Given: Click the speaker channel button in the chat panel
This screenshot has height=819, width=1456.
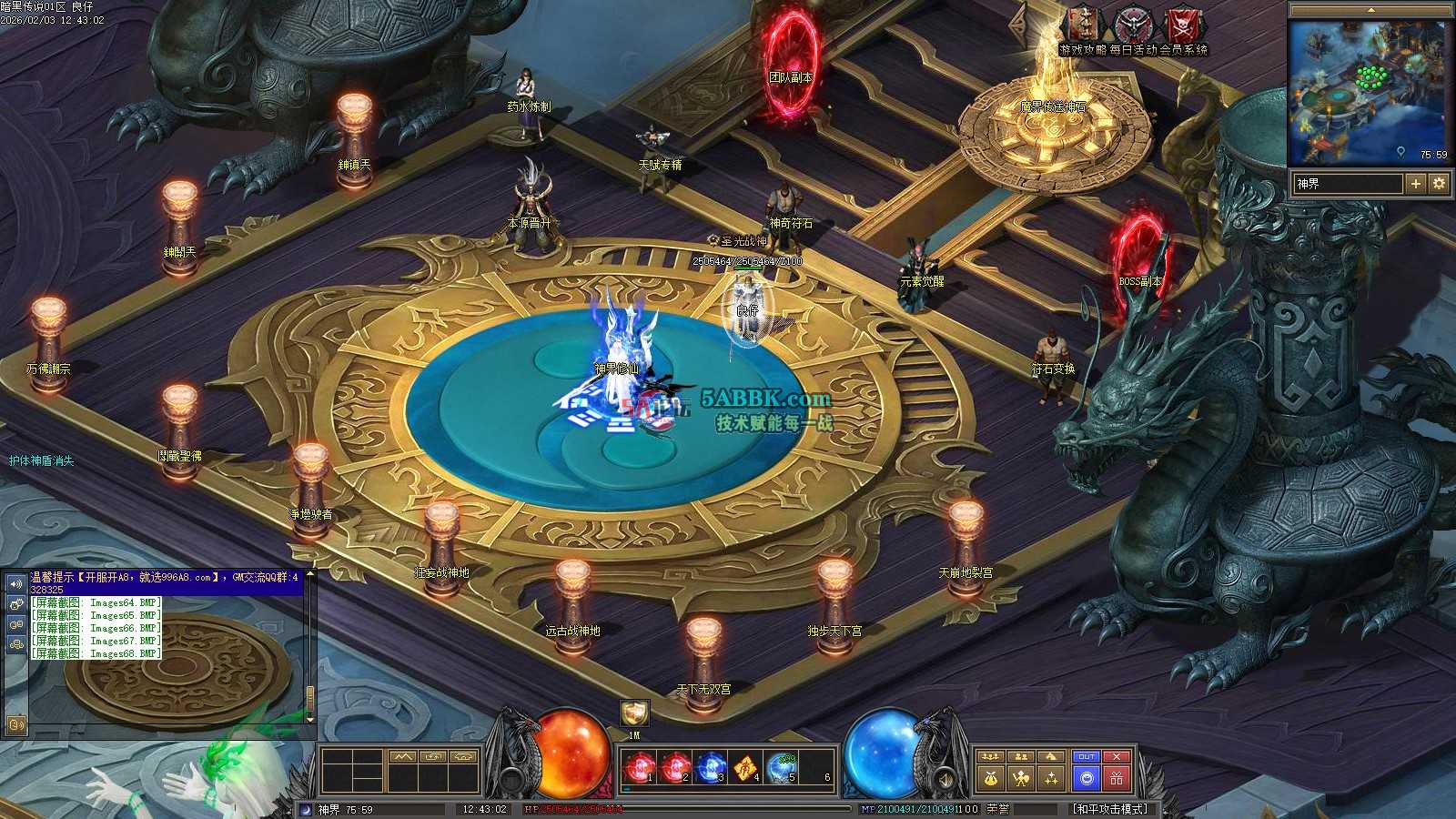Looking at the screenshot, I should (15, 583).
